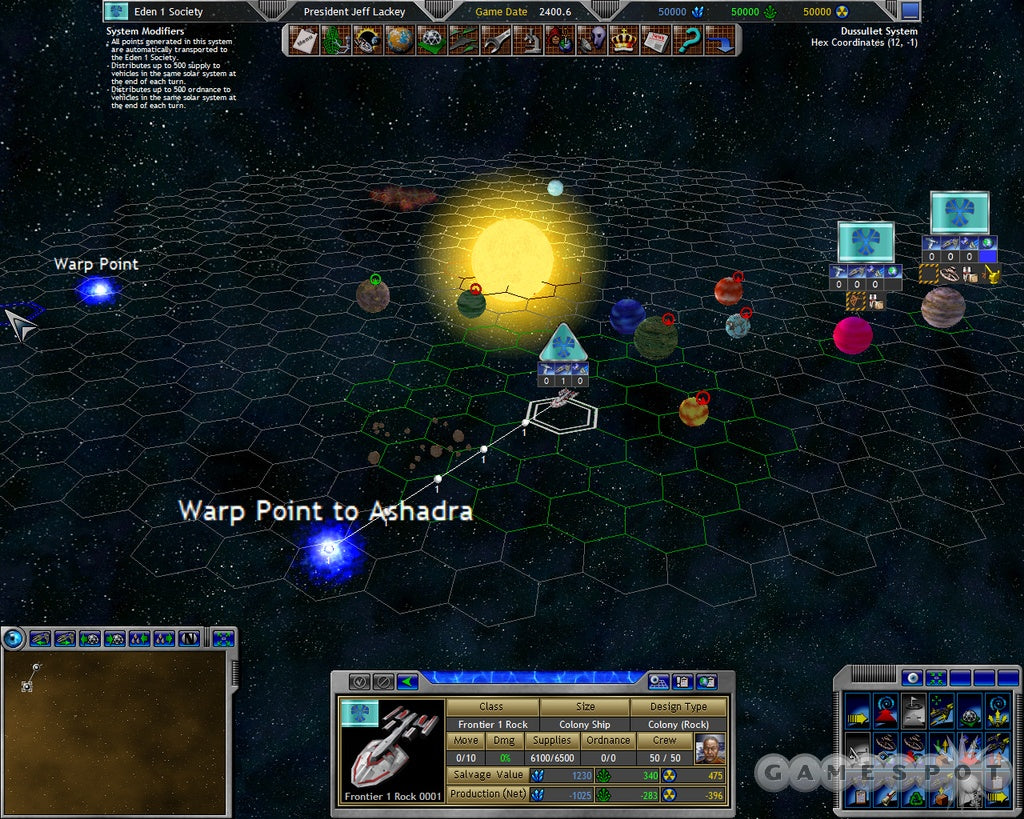Screen dimensions: 1024x819
Task: Open the newspaper log icon
Action: click(655, 40)
